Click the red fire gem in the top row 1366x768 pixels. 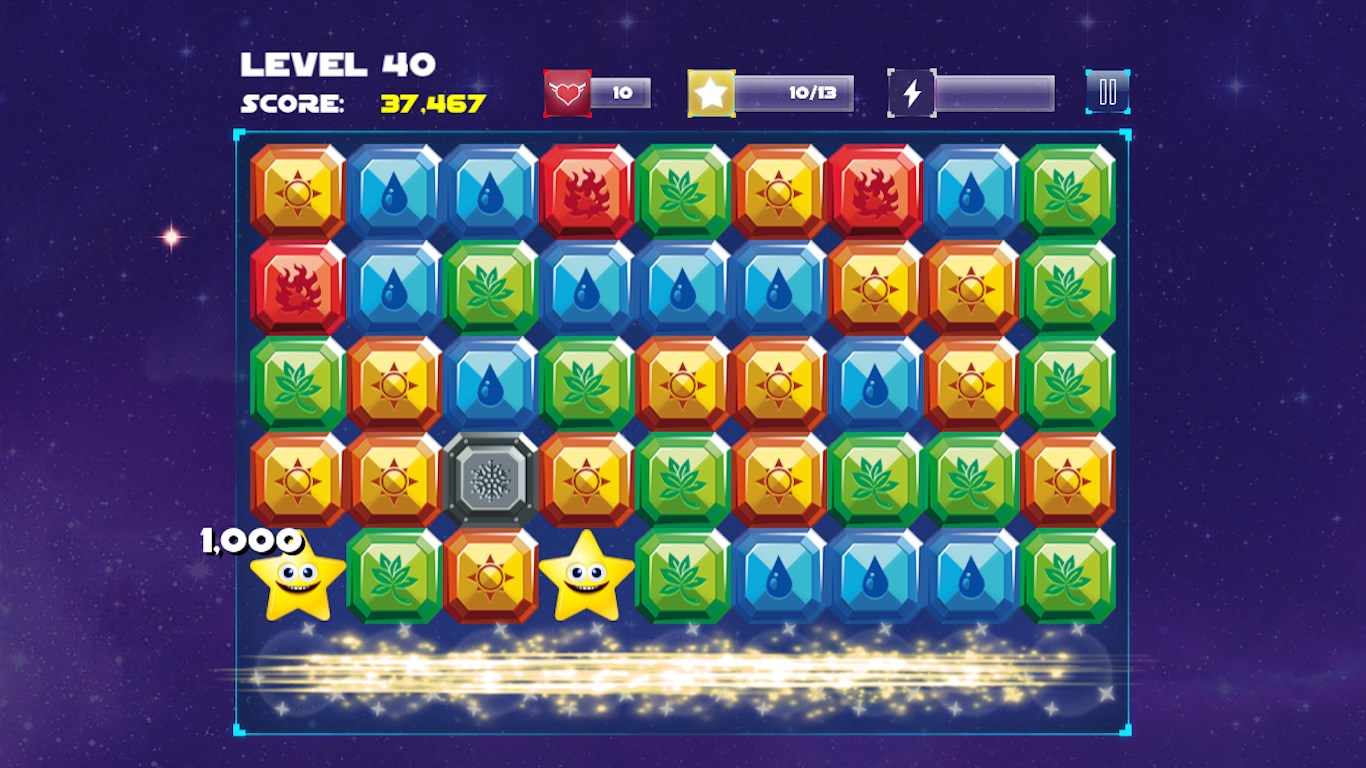click(588, 188)
